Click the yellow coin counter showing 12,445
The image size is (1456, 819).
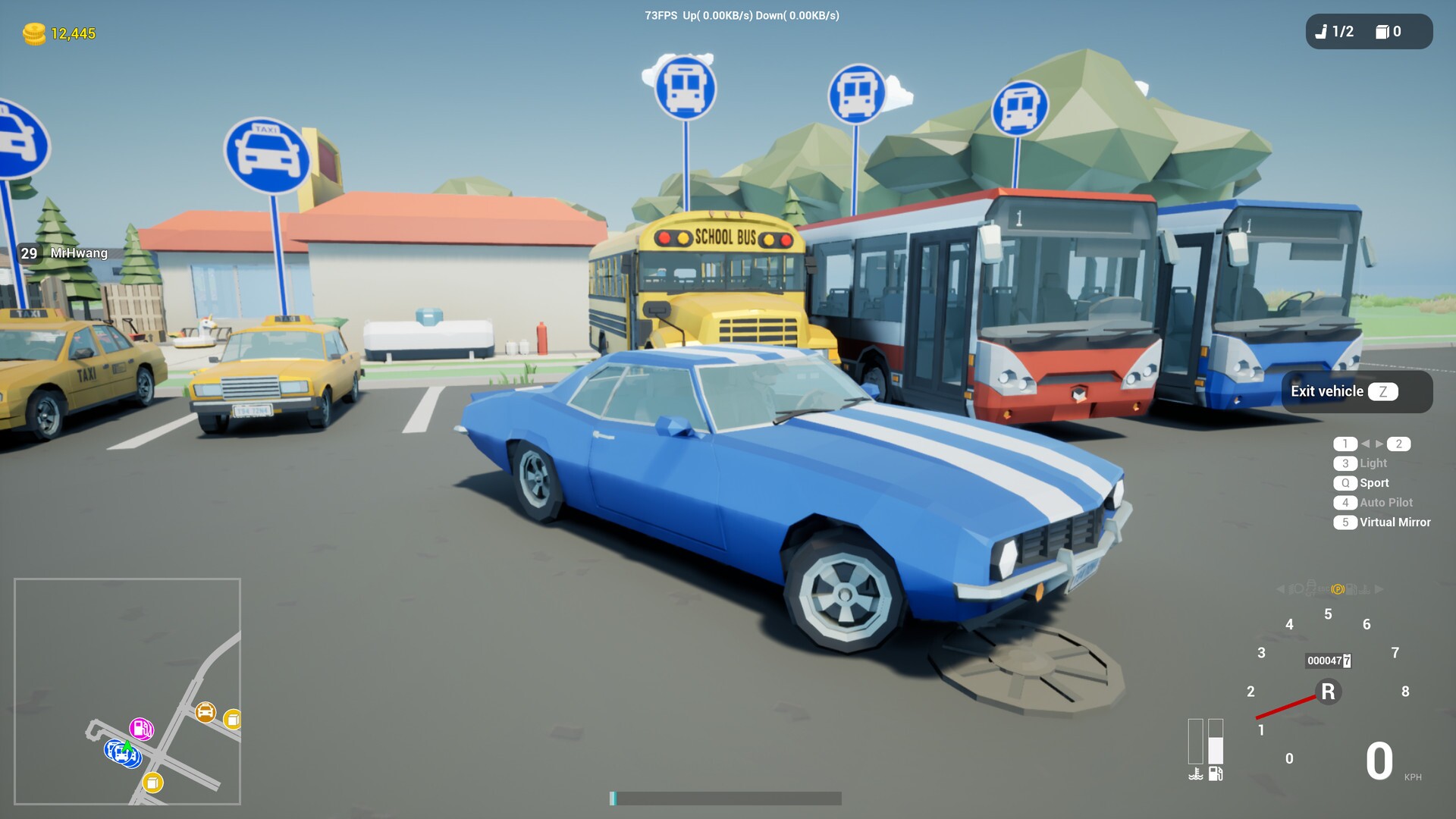(x=72, y=32)
